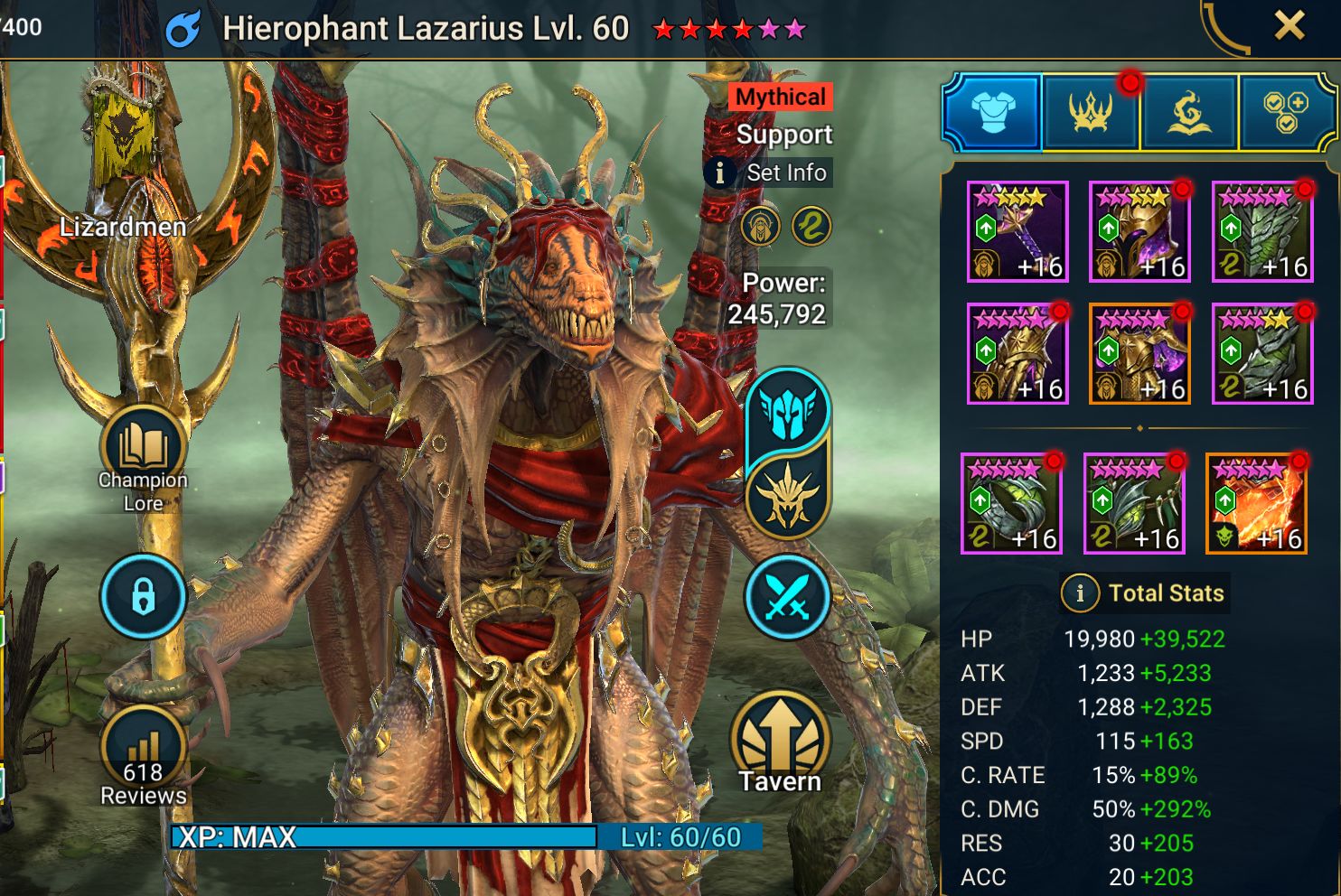This screenshot has height=896, width=1341.
Task: Open Champion Lore
Action: 144,454
